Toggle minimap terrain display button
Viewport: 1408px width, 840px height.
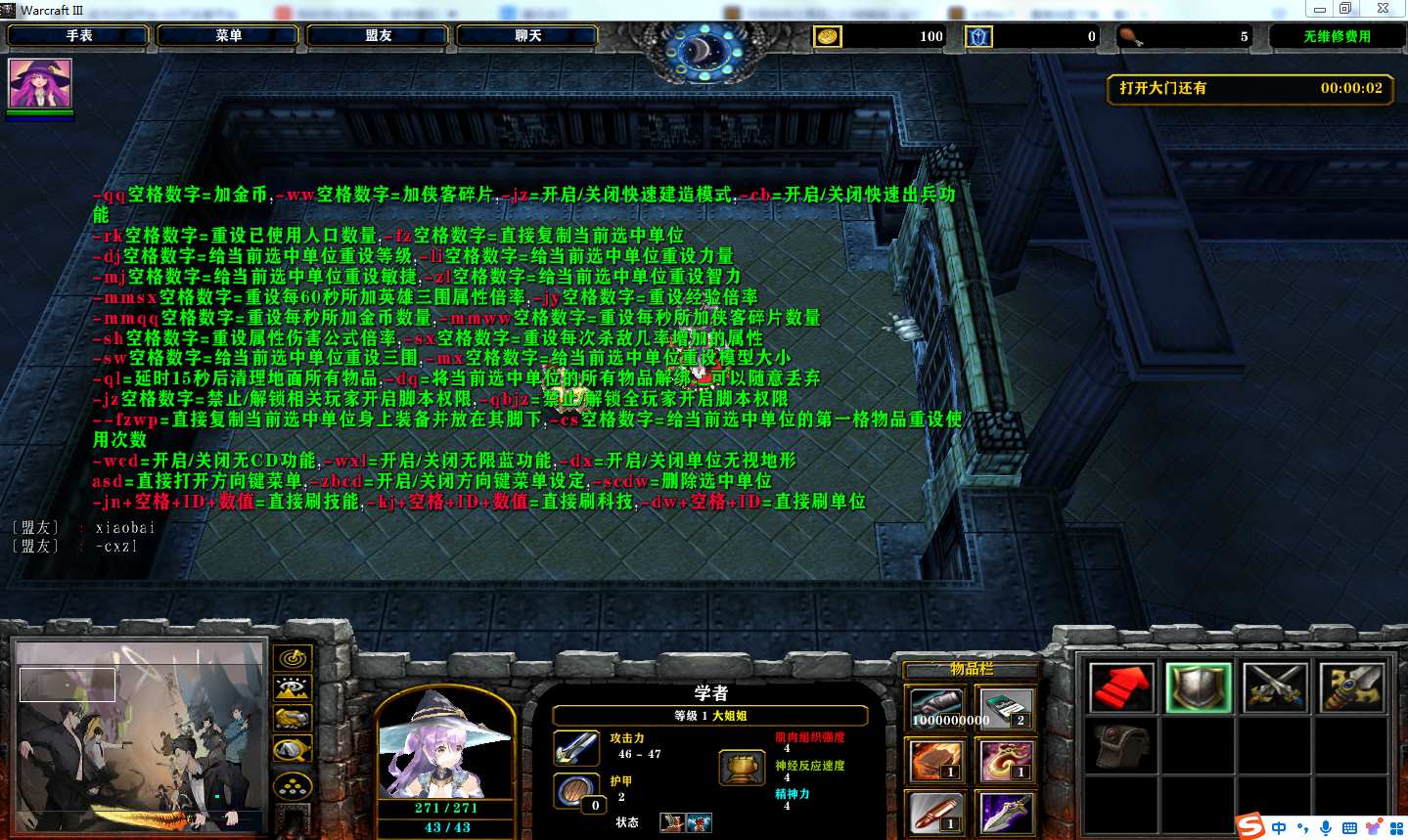[x=292, y=688]
